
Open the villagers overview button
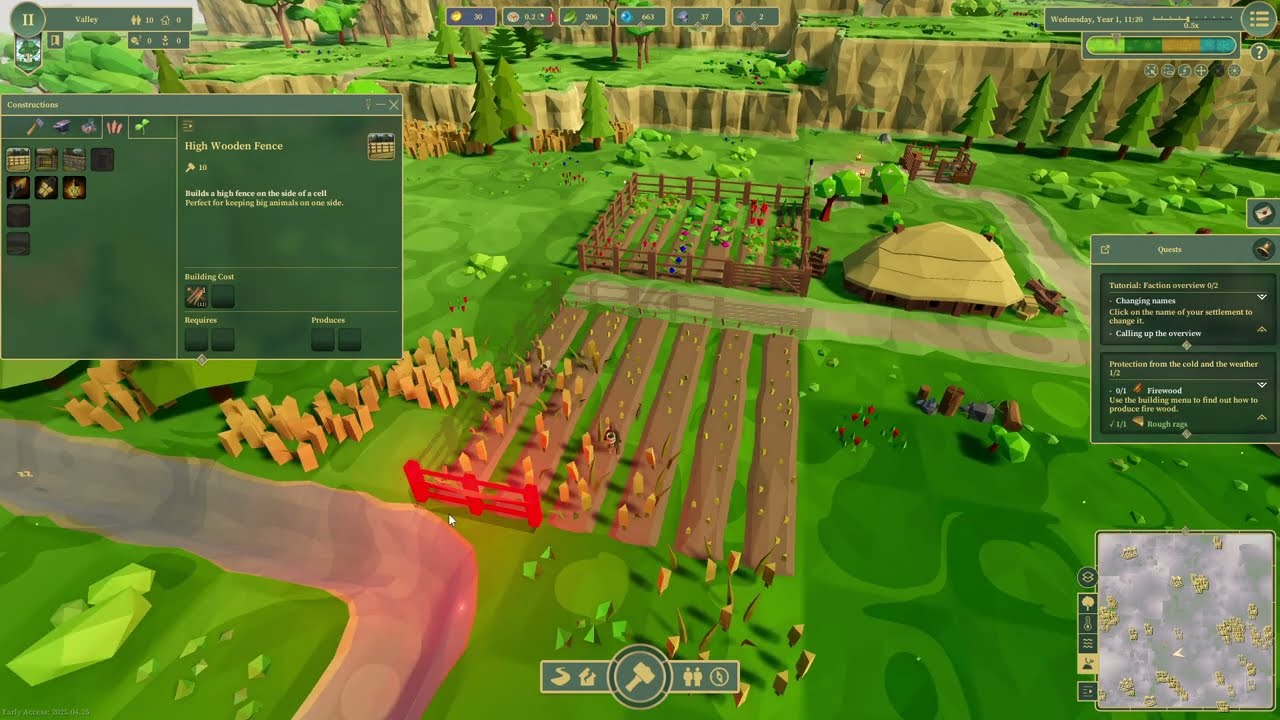tap(692, 677)
